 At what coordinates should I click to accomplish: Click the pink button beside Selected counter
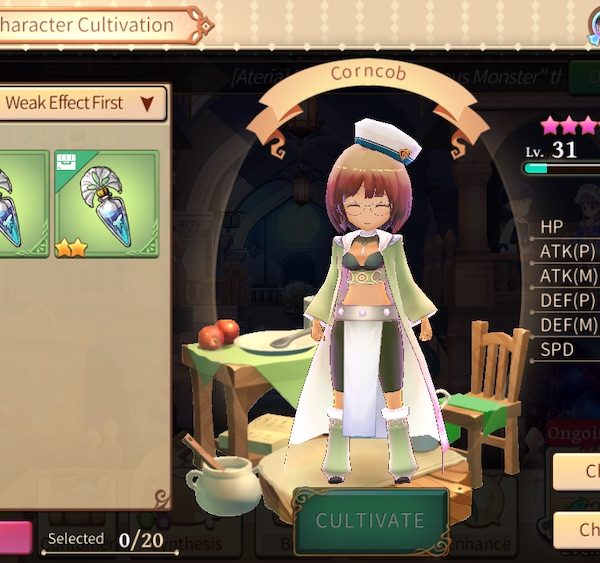point(15,537)
